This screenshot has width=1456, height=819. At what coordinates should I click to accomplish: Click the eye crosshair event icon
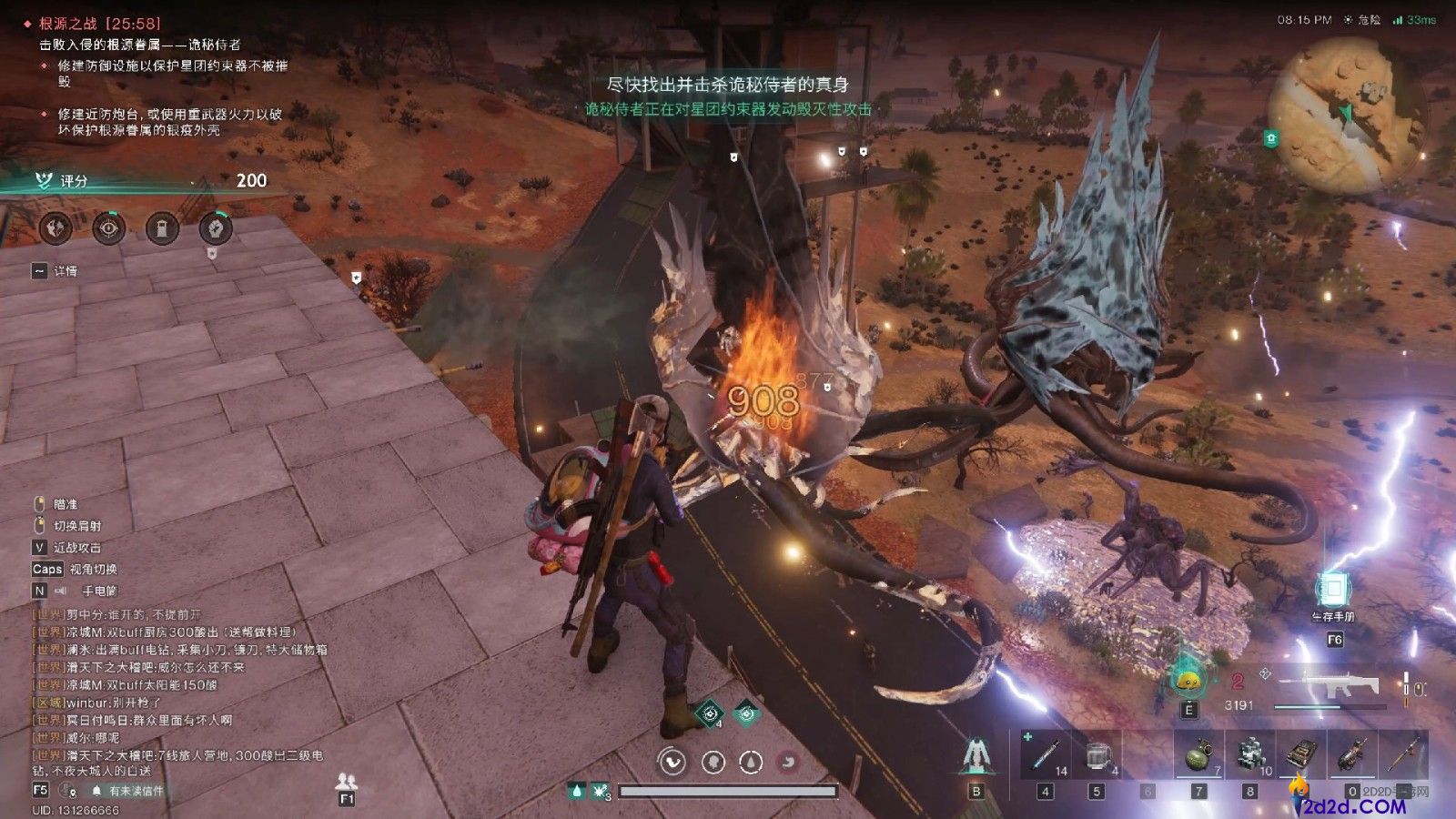point(108,227)
